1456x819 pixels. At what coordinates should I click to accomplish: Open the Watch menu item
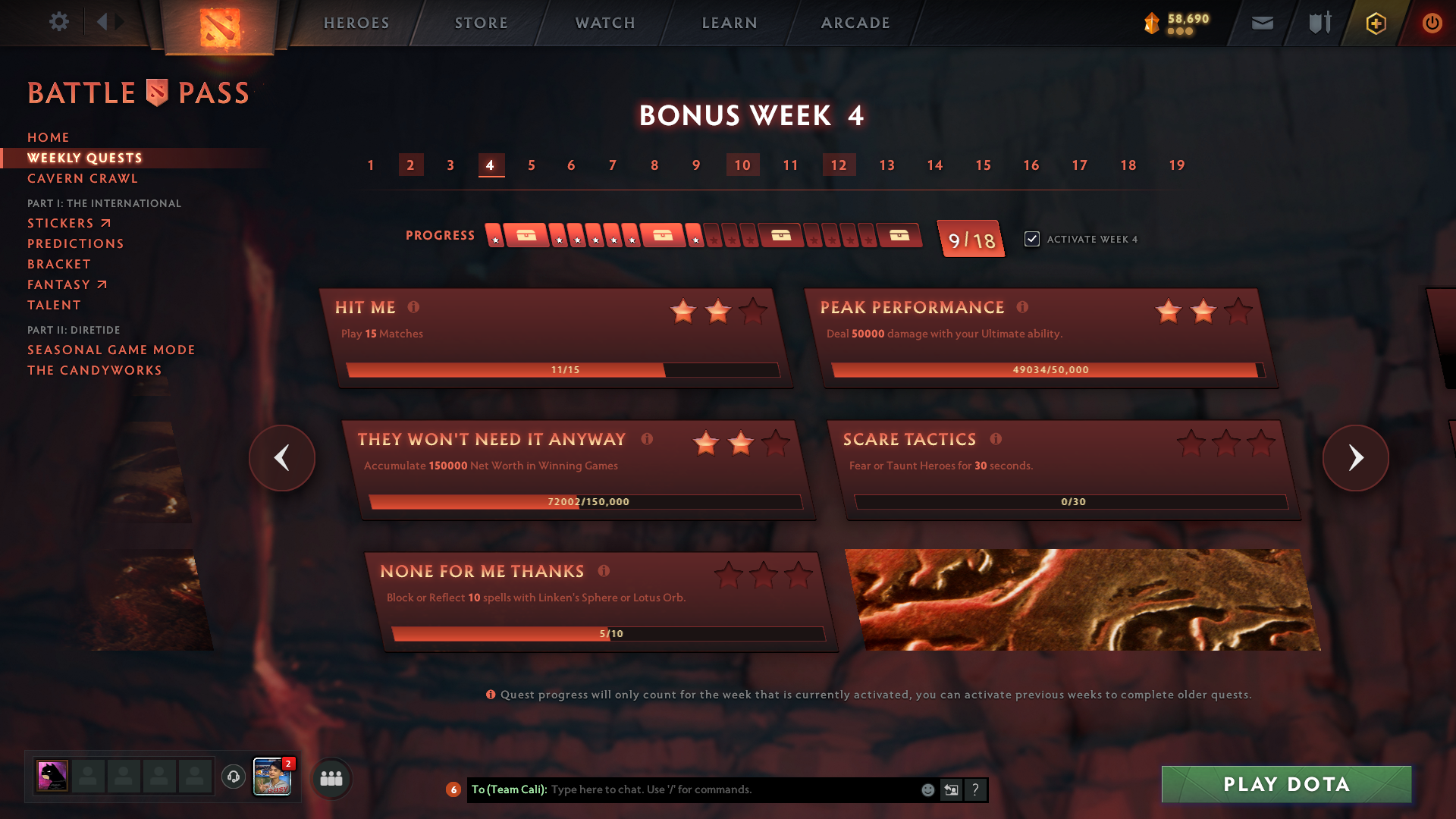[x=604, y=23]
